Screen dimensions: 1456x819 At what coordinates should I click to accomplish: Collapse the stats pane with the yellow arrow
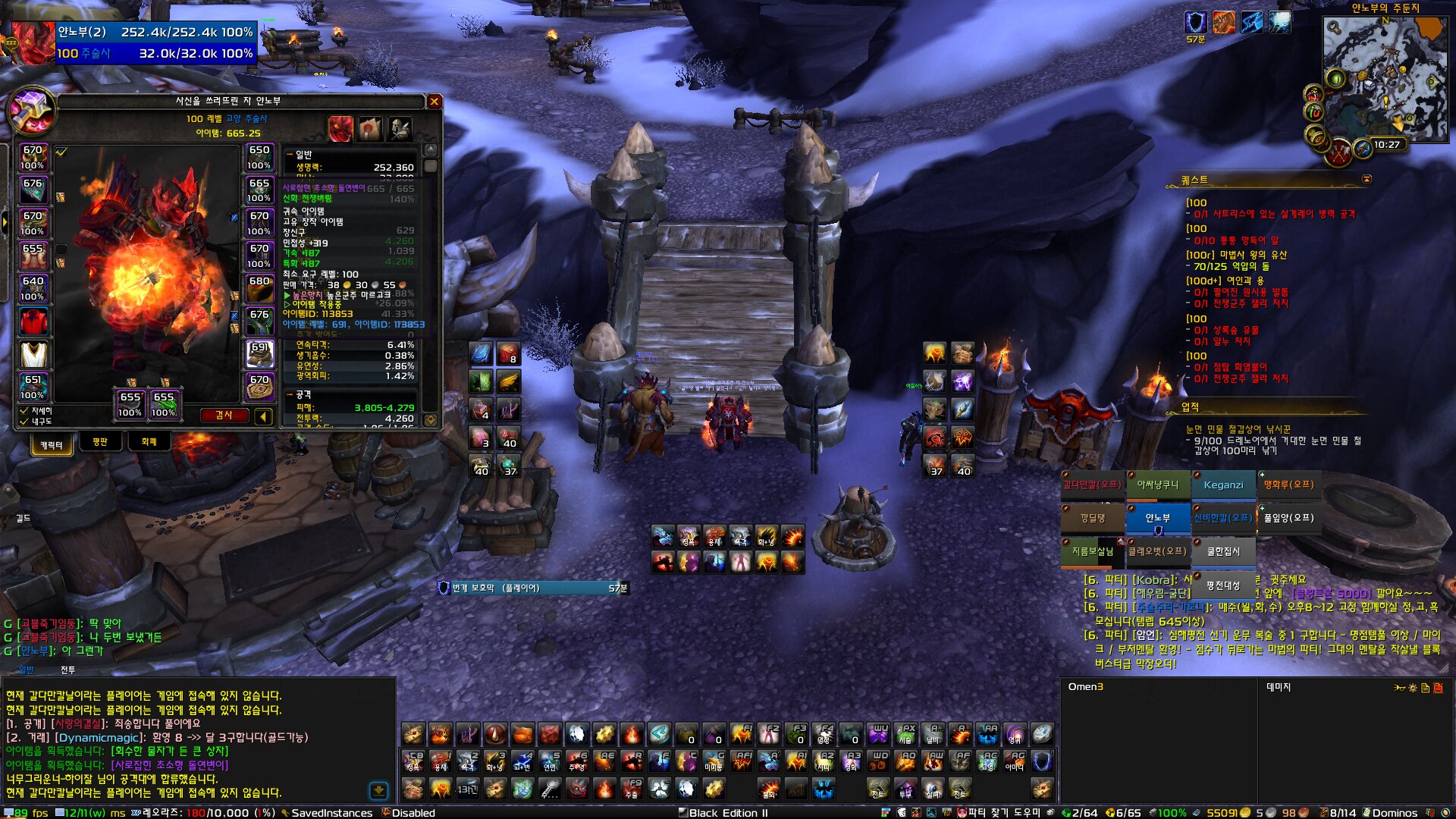point(263,416)
